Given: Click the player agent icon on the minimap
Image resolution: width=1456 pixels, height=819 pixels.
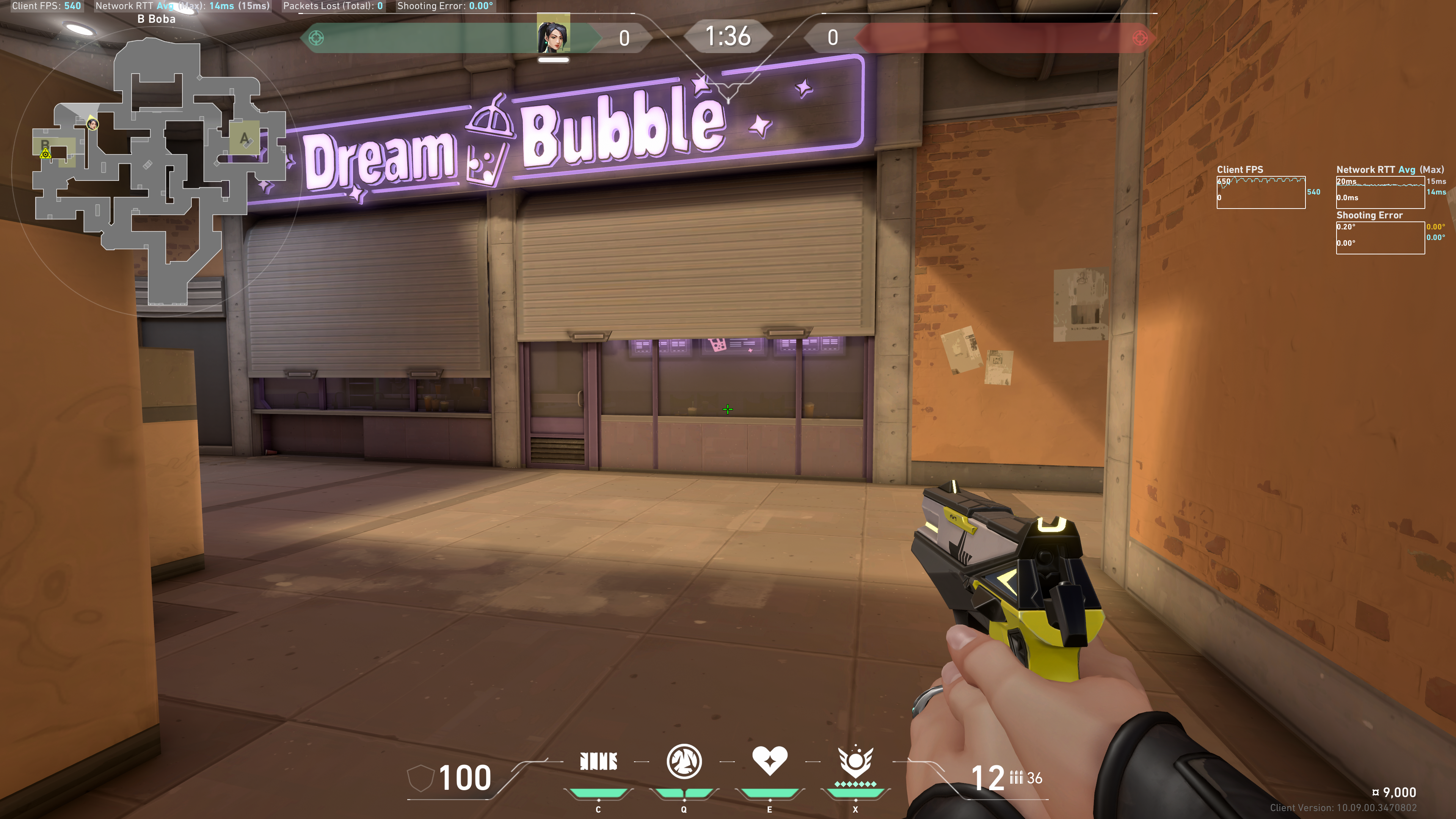Looking at the screenshot, I should [92, 124].
